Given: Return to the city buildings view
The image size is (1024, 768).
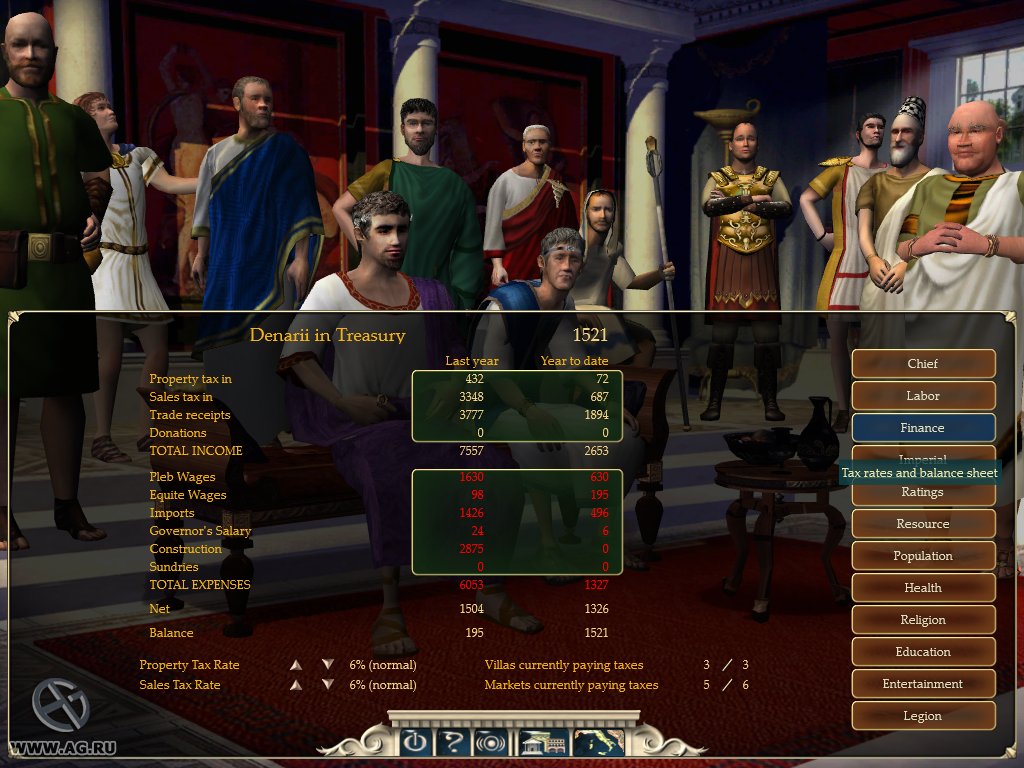Looking at the screenshot, I should tap(543, 743).
